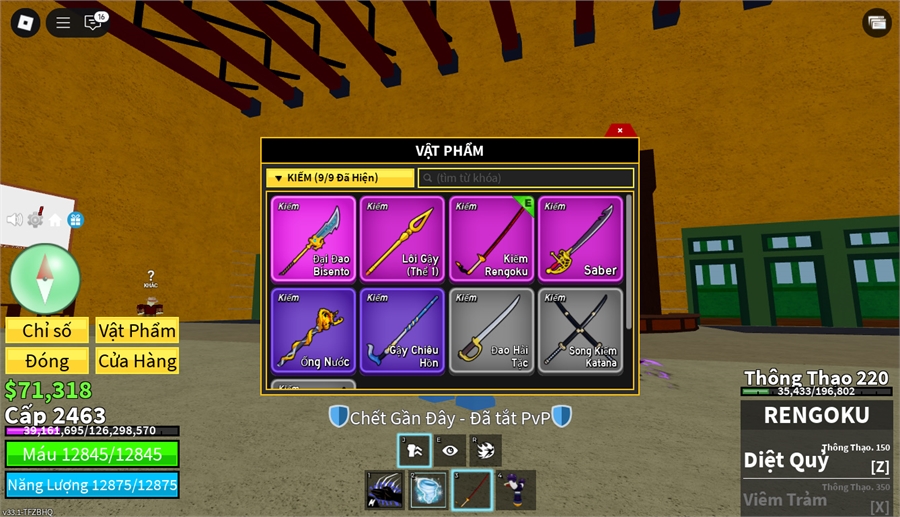Viewport: 900px width, 517px height.
Task: Open the settings gear icon
Action: 35,220
